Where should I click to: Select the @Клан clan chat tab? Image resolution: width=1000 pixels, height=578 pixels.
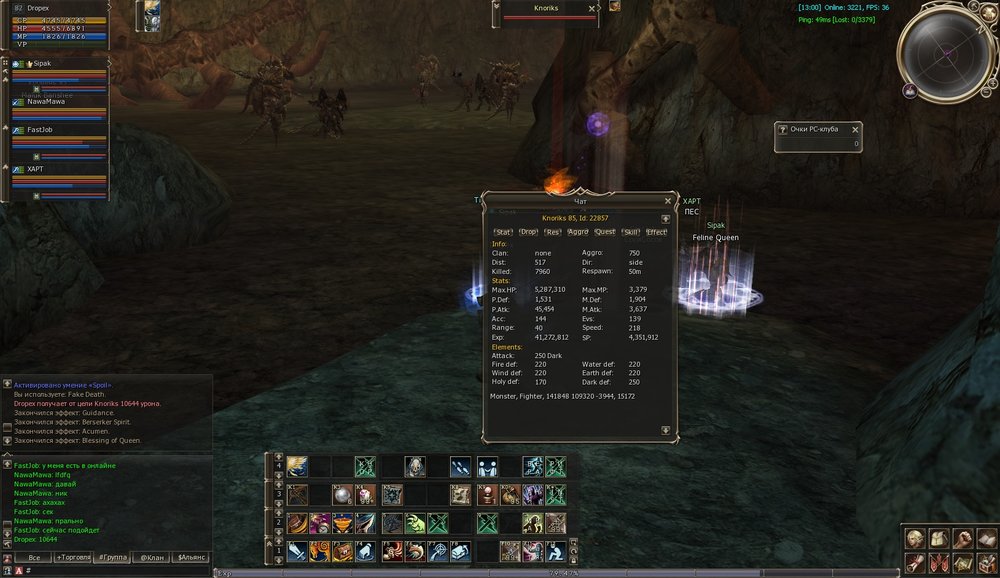[x=151, y=557]
